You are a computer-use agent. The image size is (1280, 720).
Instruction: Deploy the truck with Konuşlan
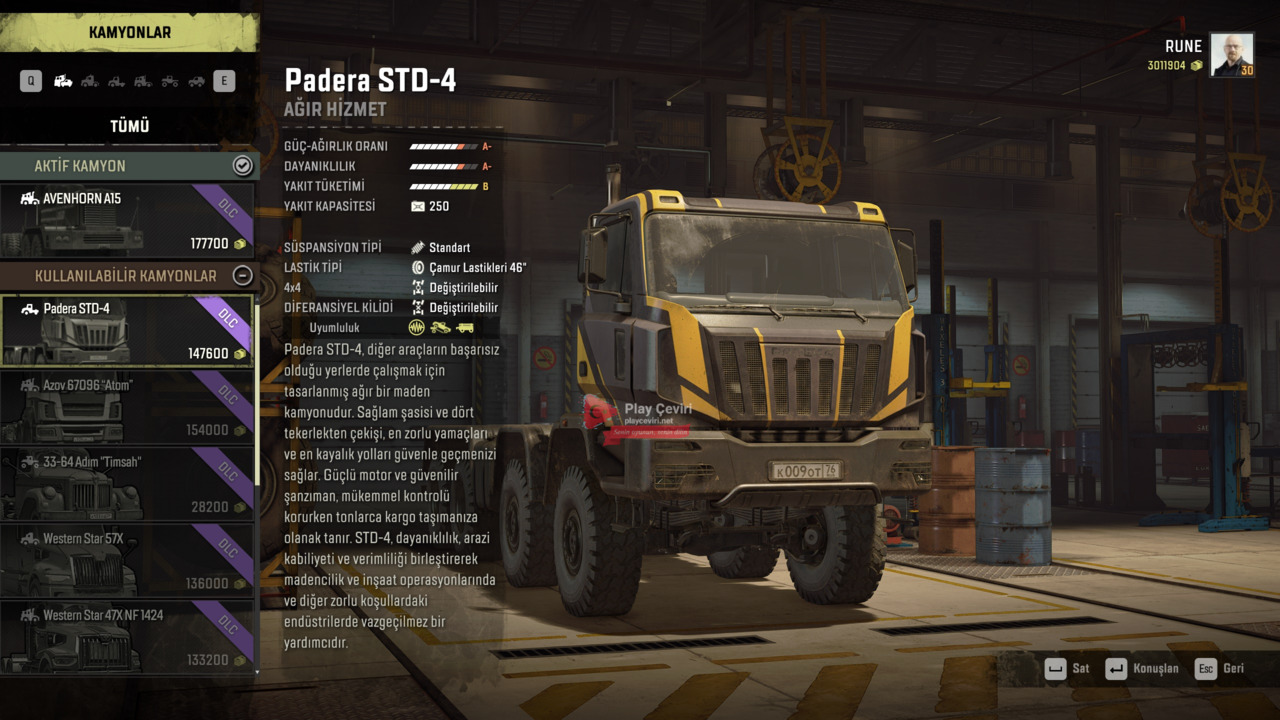[1142, 669]
